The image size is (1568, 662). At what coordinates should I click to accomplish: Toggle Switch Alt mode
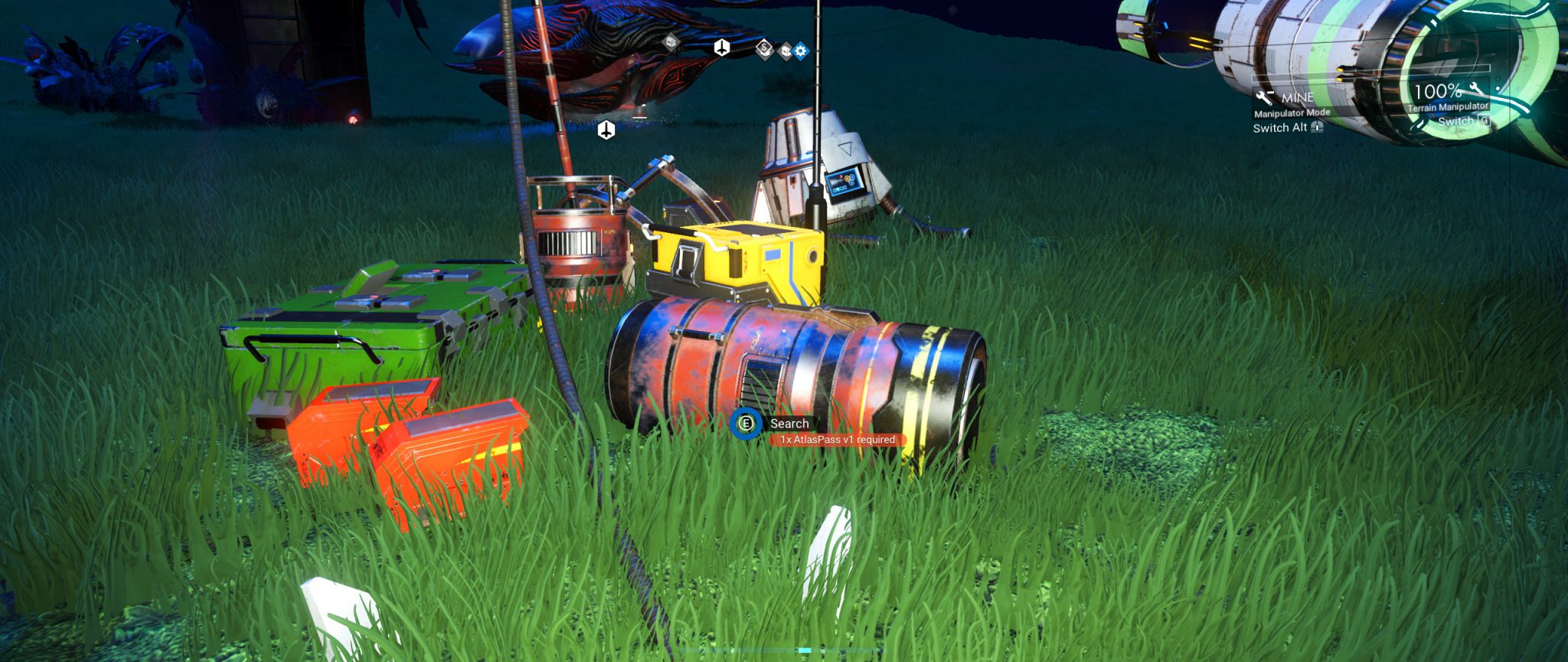coord(1280,128)
